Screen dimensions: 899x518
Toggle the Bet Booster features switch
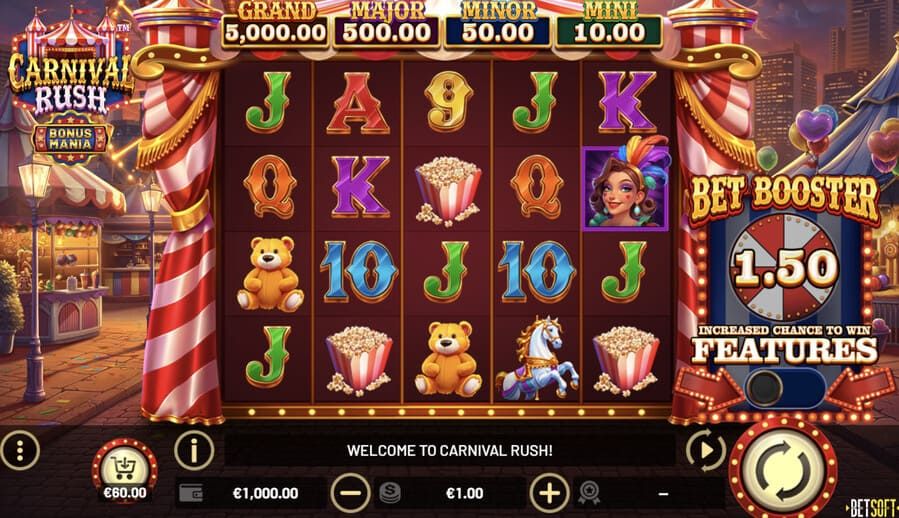click(x=783, y=388)
